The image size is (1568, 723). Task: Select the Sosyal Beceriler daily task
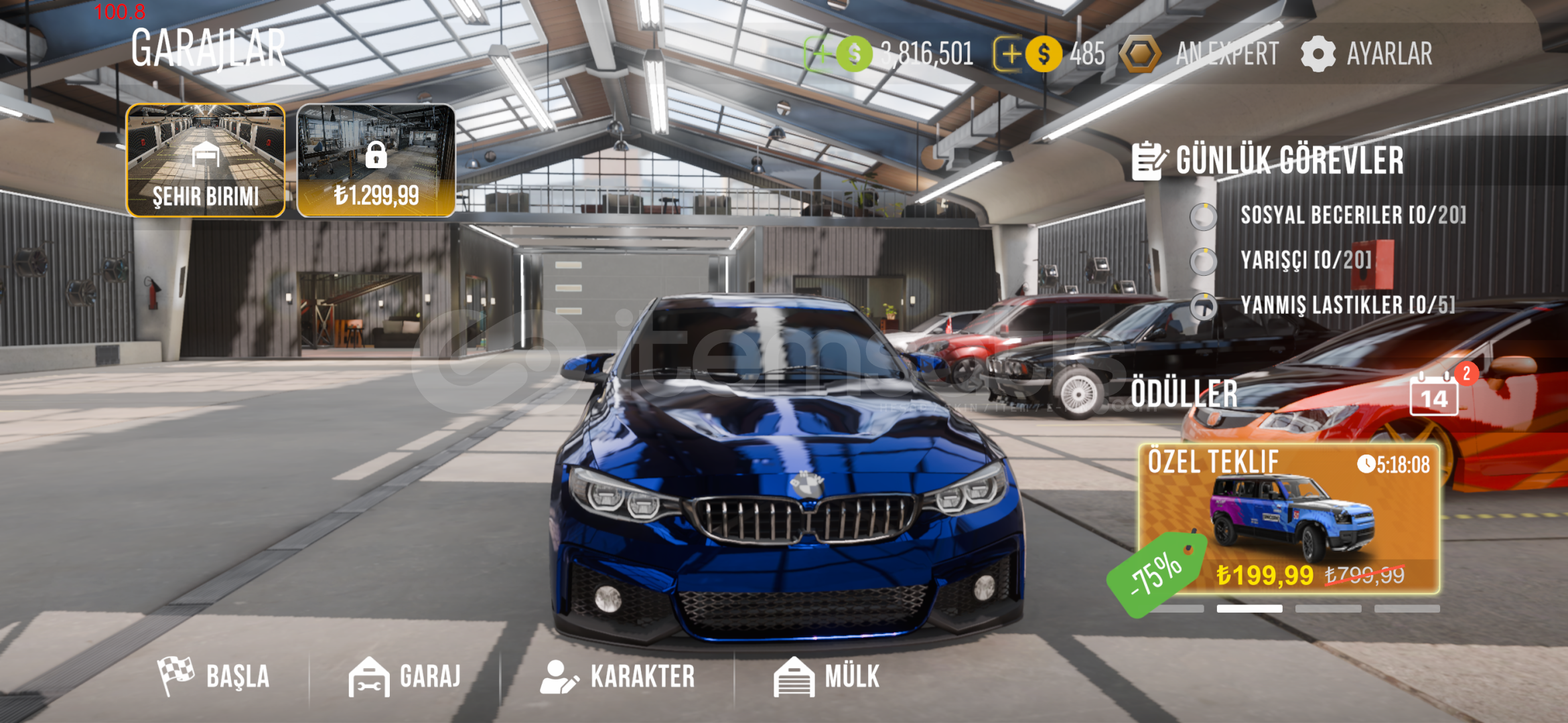tap(1352, 216)
